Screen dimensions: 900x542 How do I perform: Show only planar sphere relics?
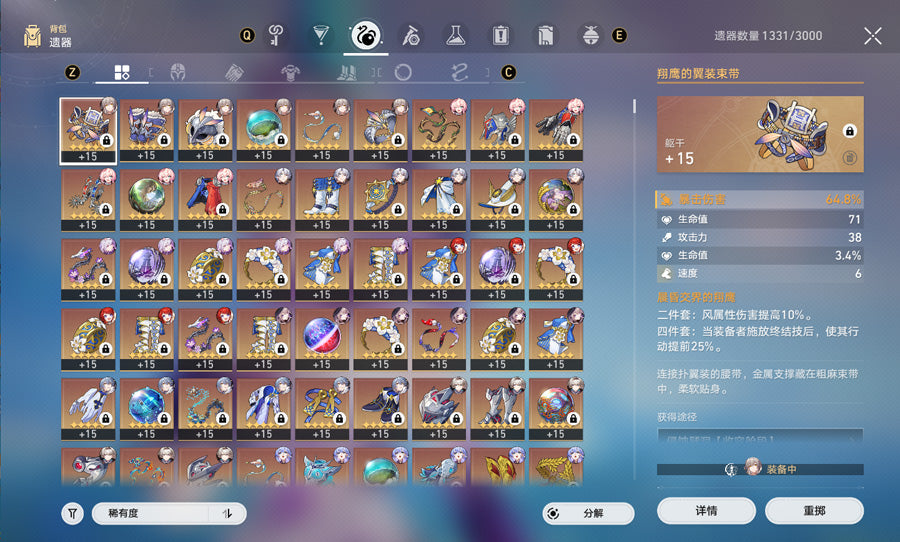(x=403, y=72)
